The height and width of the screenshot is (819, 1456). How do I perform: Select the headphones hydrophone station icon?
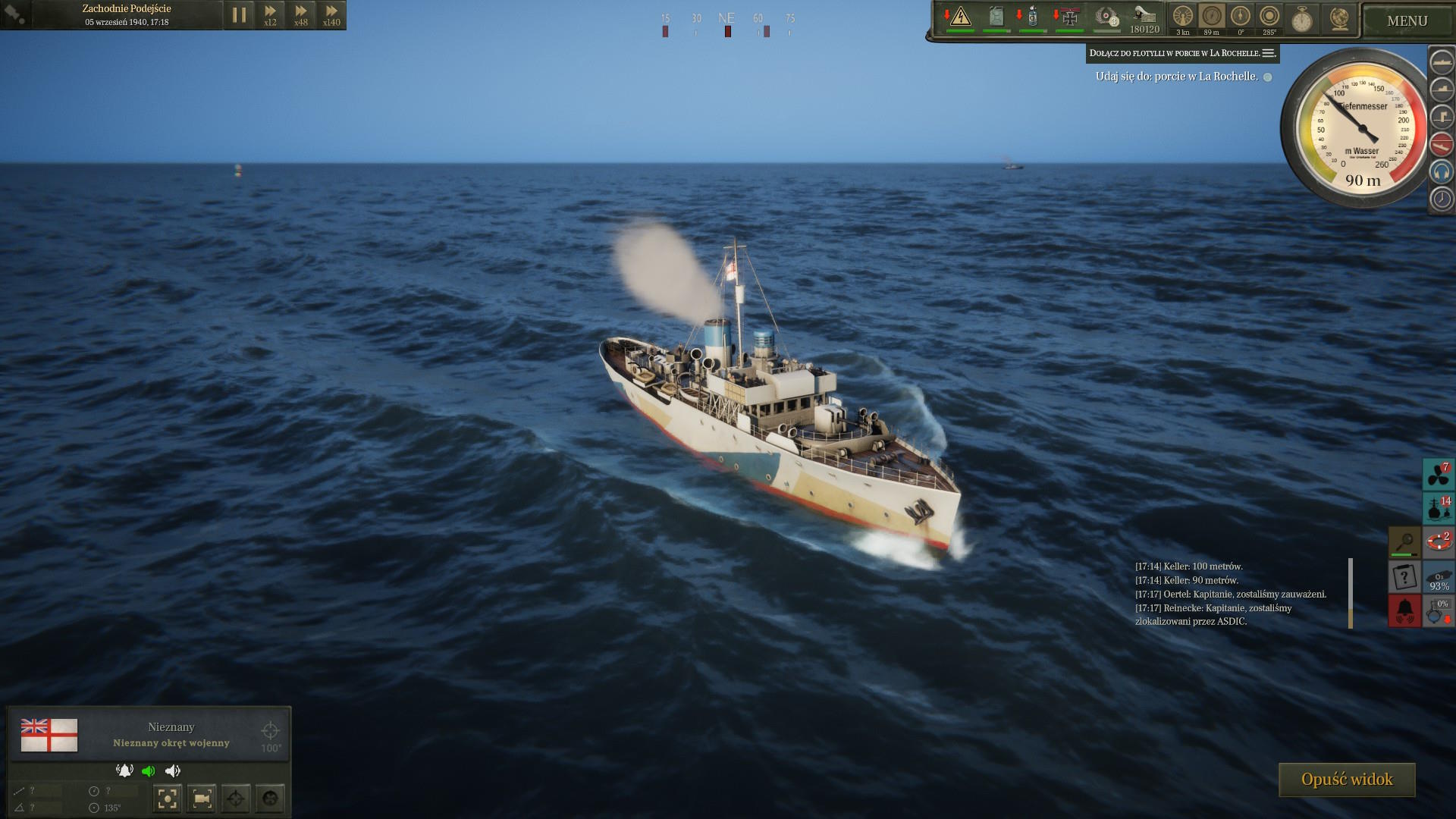click(x=1441, y=171)
